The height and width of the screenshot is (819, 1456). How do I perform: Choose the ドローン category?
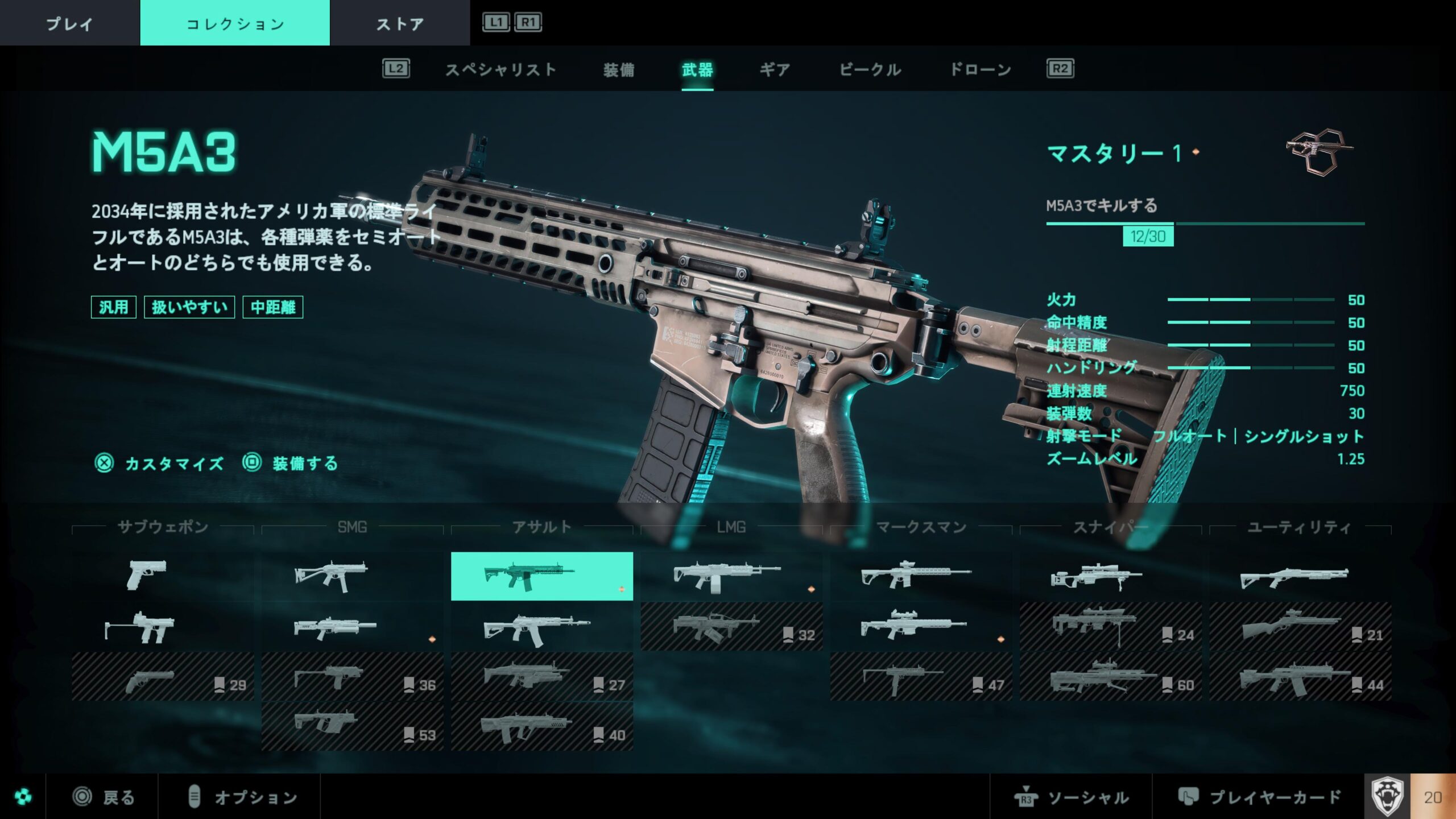(981, 70)
